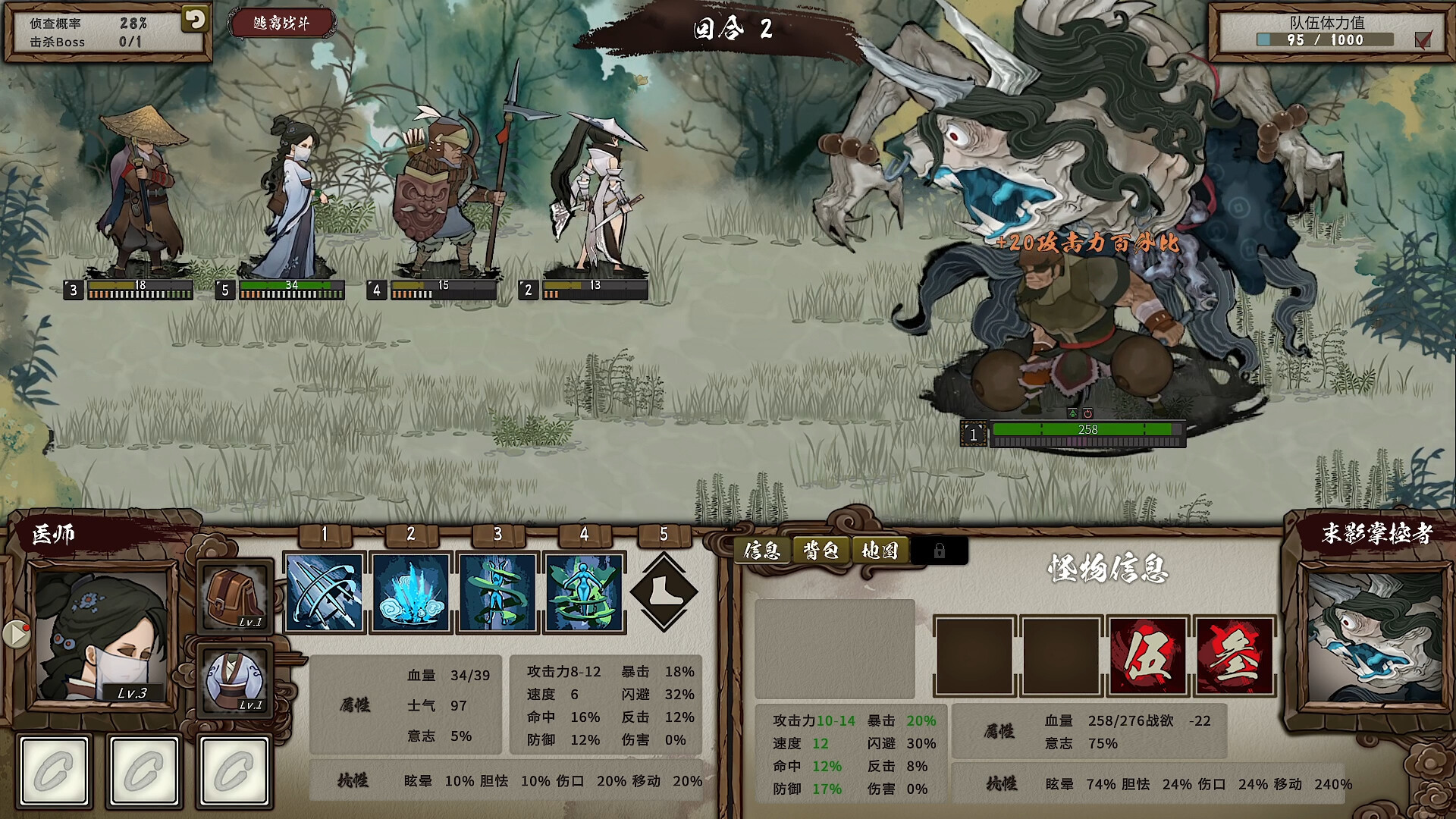1456x819 pixels.
Task: Open the 背包 backpack tab
Action: (x=821, y=551)
